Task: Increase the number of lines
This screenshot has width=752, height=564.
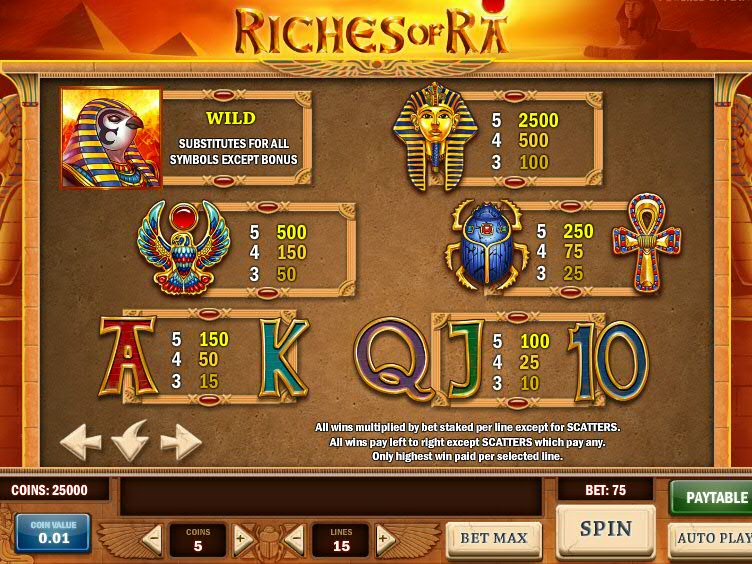Action: [385, 540]
